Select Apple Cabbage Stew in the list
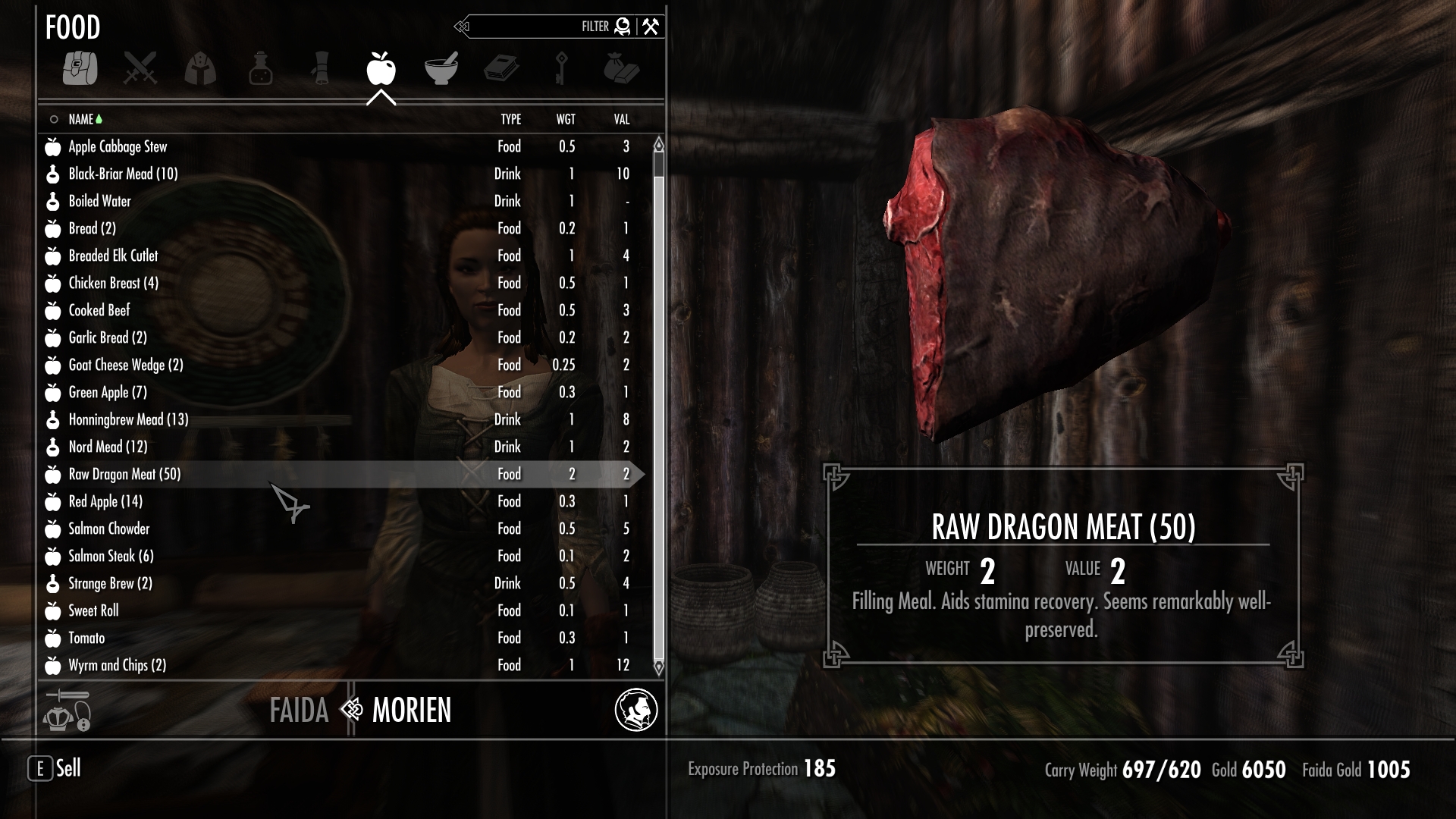Viewport: 1456px width, 819px height. point(118,146)
